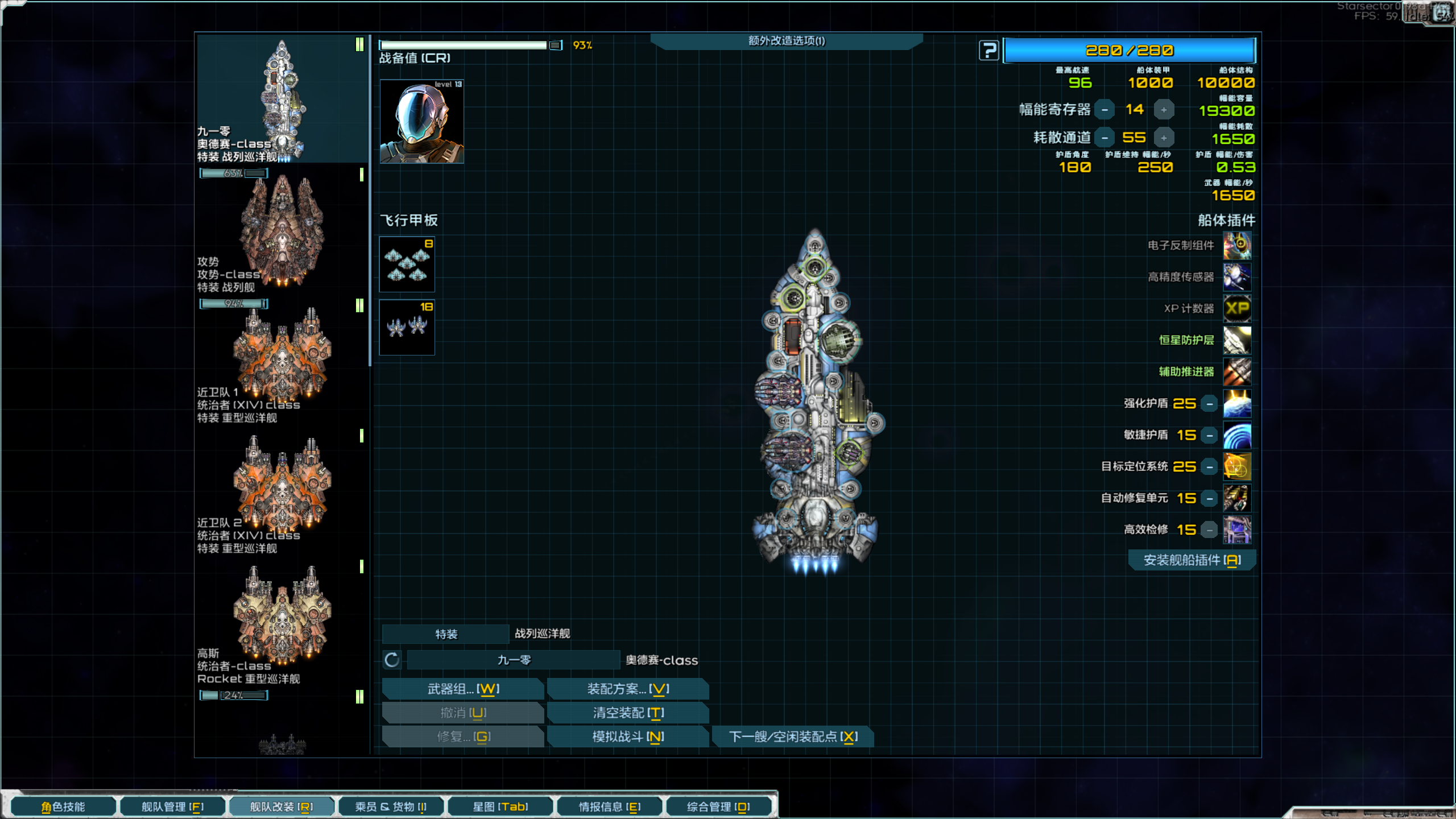Switch to the 舰队管理 tab
Image resolution: width=1456 pixels, height=819 pixels.
point(172,806)
